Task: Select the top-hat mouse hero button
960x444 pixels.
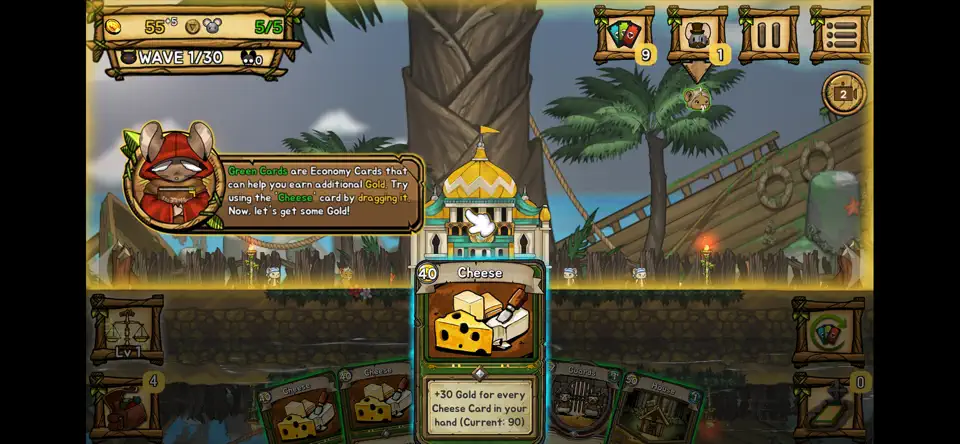Action: pyautogui.click(x=696, y=36)
